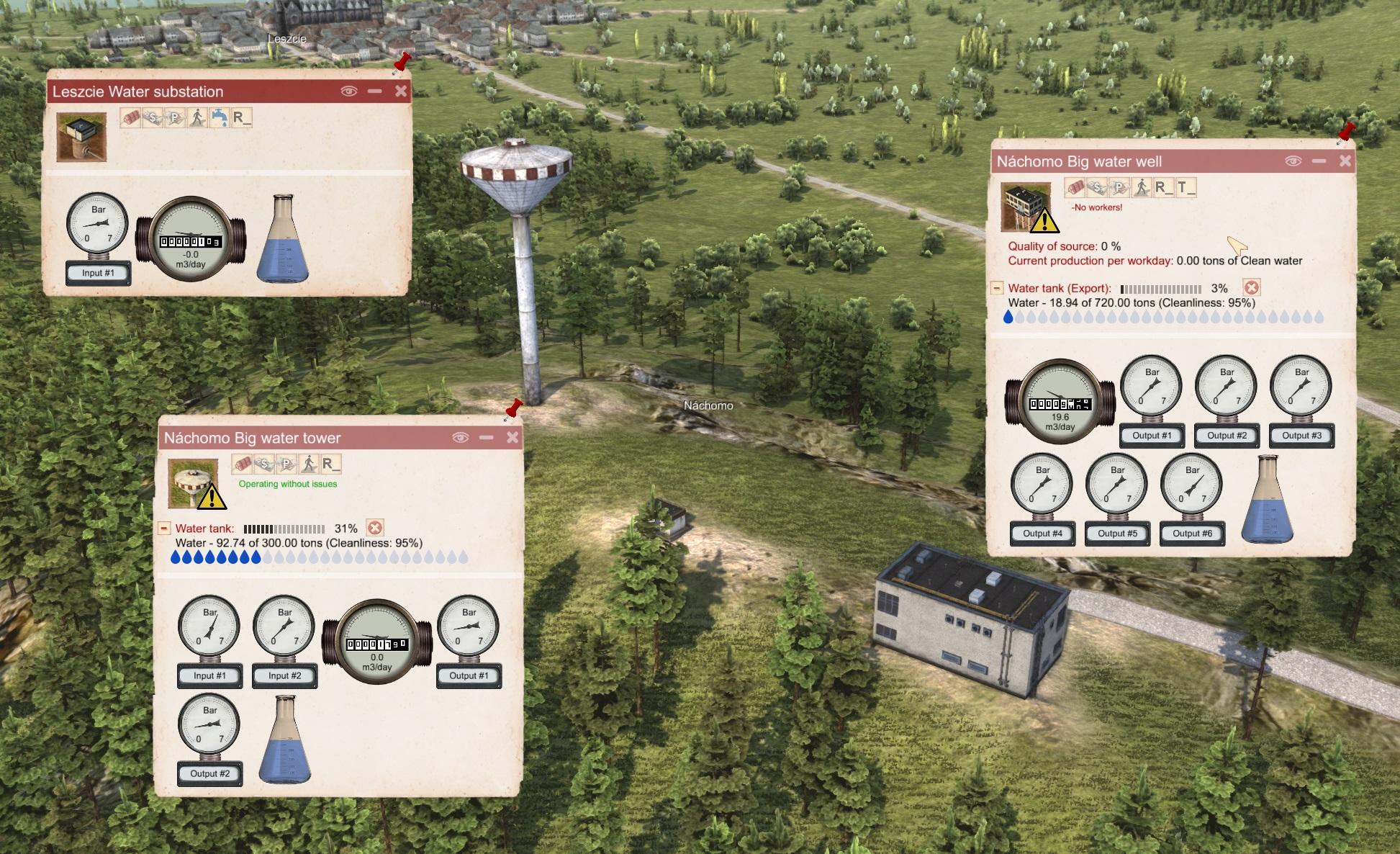
Task: Close the Náchomo Big water tower window
Action: click(512, 437)
